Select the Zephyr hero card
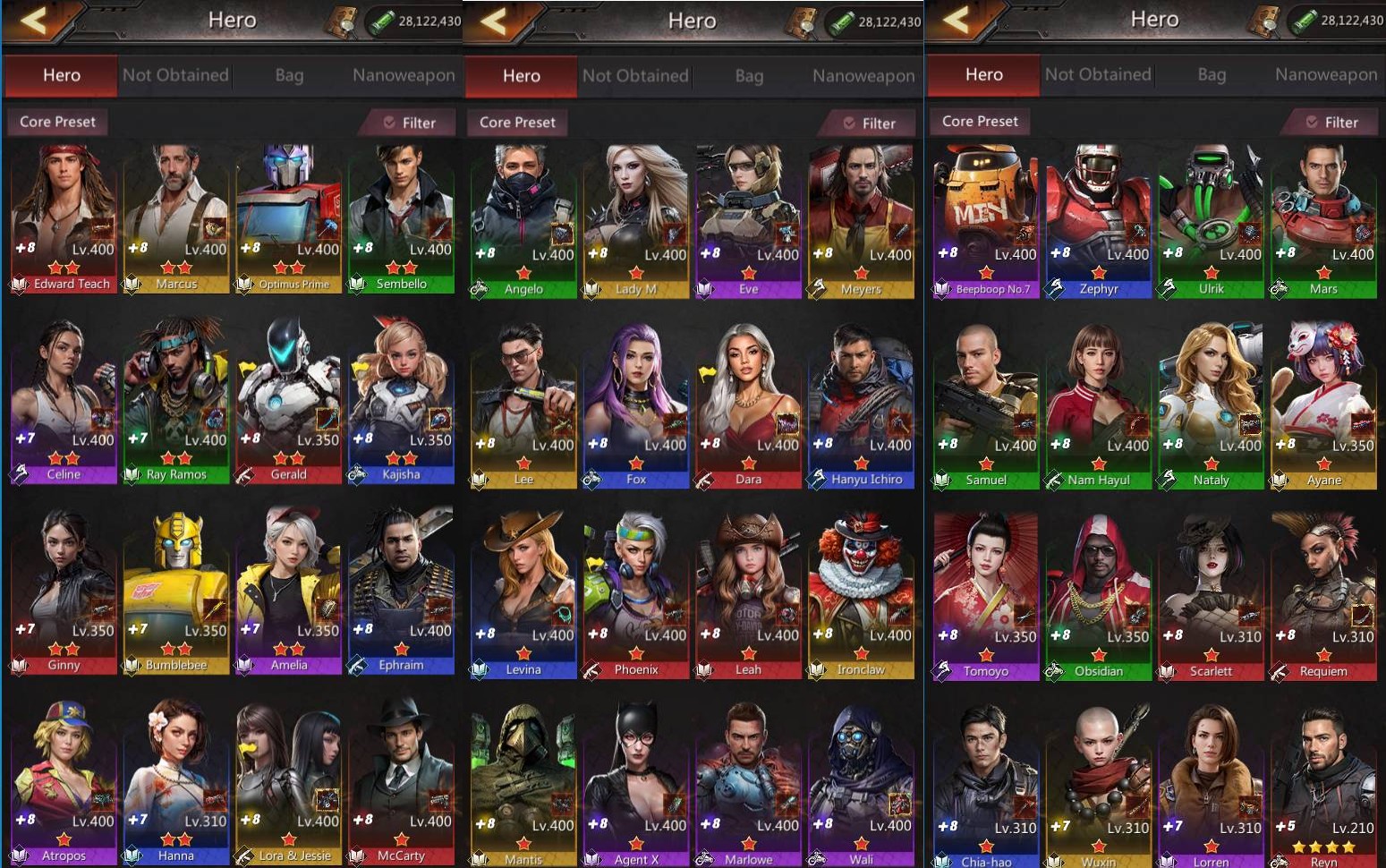The height and width of the screenshot is (868, 1386). click(x=1099, y=222)
